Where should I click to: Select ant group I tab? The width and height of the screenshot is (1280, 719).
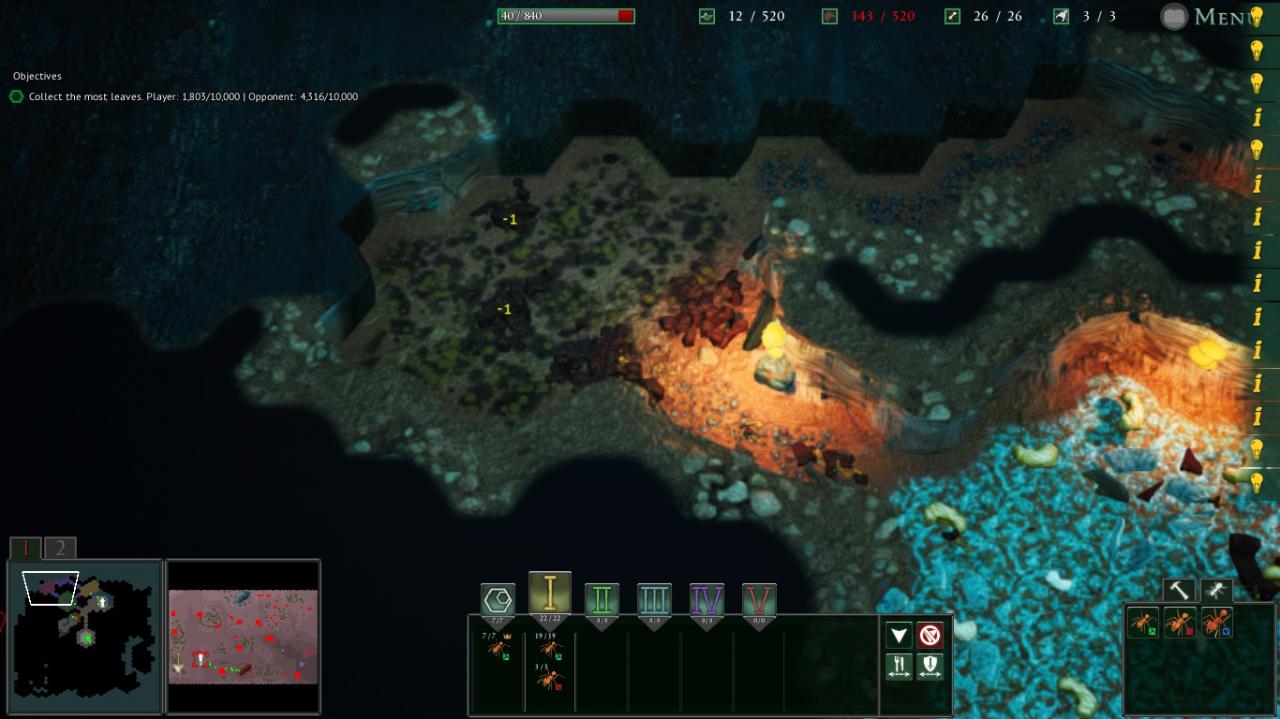click(x=550, y=593)
